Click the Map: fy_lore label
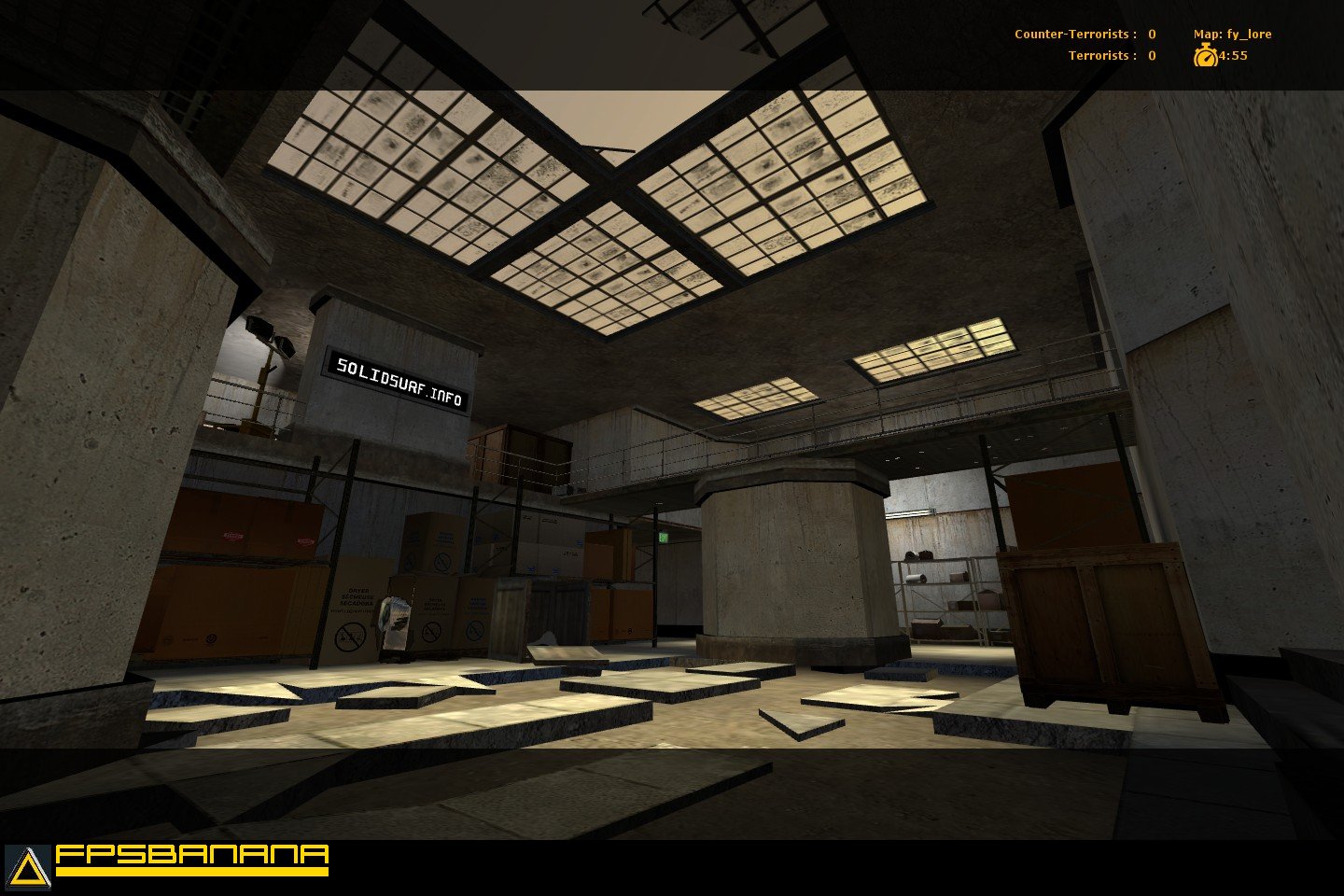The width and height of the screenshot is (1344, 896). click(1235, 33)
